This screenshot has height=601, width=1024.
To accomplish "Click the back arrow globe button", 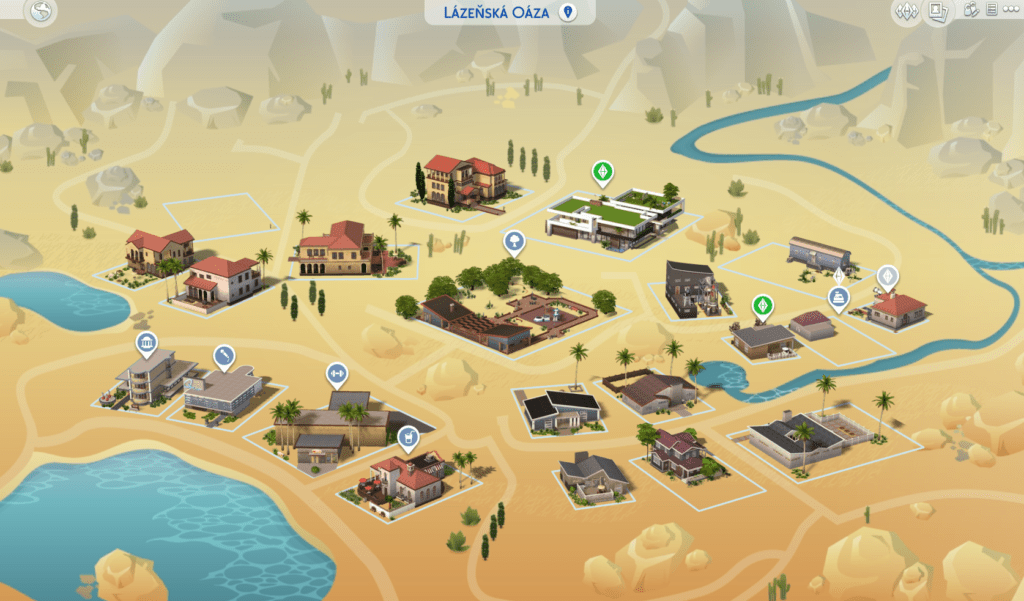I will pyautogui.click(x=41, y=14).
